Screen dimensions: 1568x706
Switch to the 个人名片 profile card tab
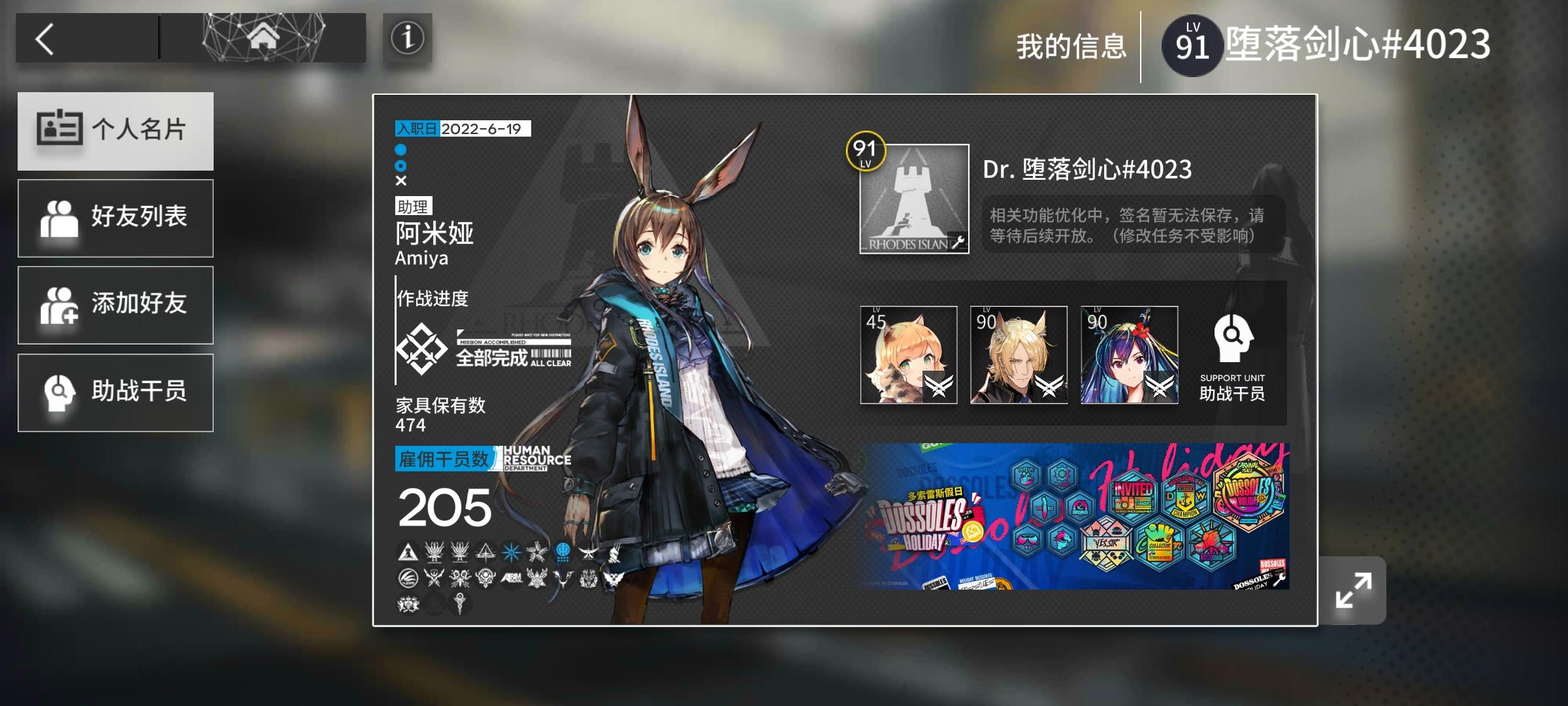coord(116,131)
